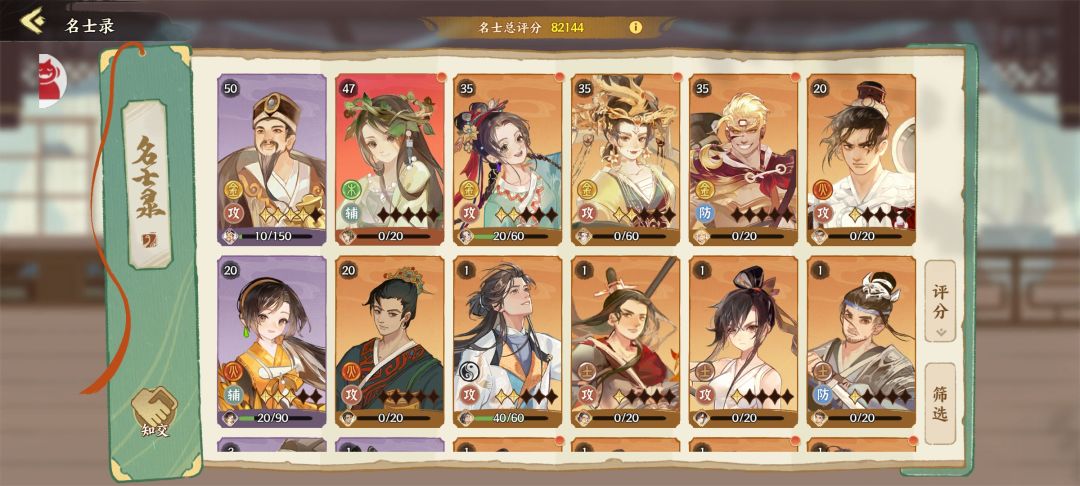The image size is (1080, 486).
Task: Open the level 20 green-robed man card
Action: (x=390, y=341)
